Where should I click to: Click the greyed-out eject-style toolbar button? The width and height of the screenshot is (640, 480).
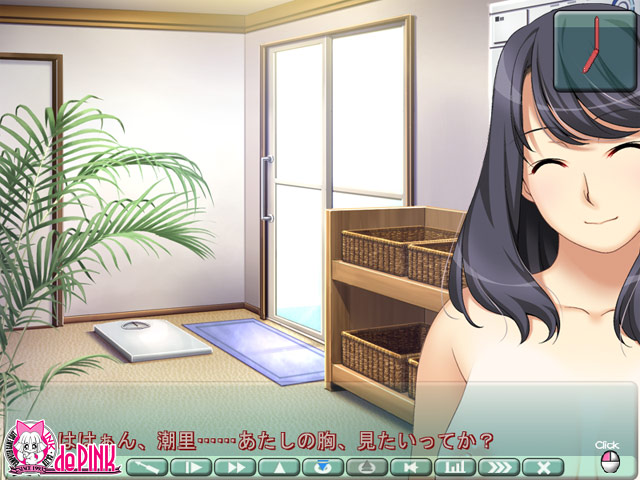click(366, 466)
